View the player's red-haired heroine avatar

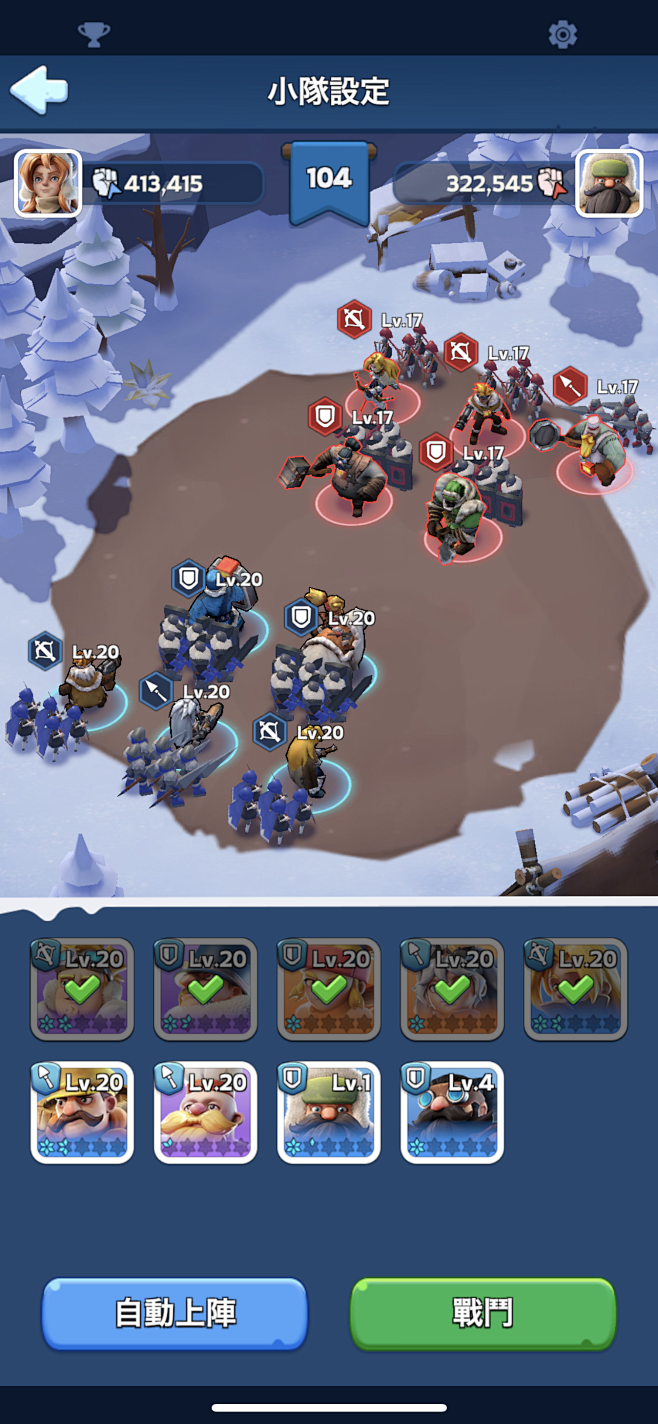[x=47, y=183]
